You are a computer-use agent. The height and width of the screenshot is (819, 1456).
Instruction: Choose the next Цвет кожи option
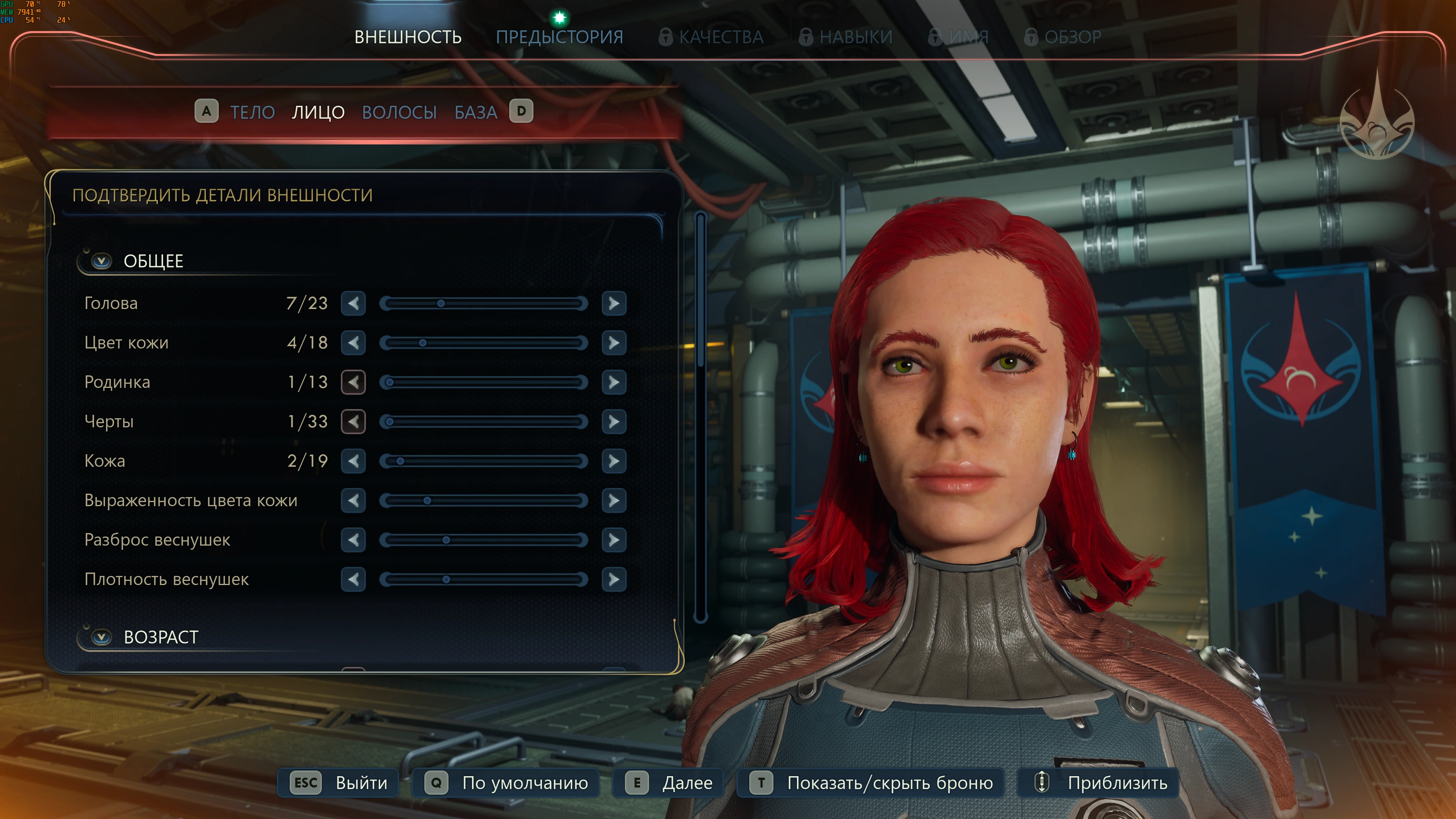click(x=614, y=342)
